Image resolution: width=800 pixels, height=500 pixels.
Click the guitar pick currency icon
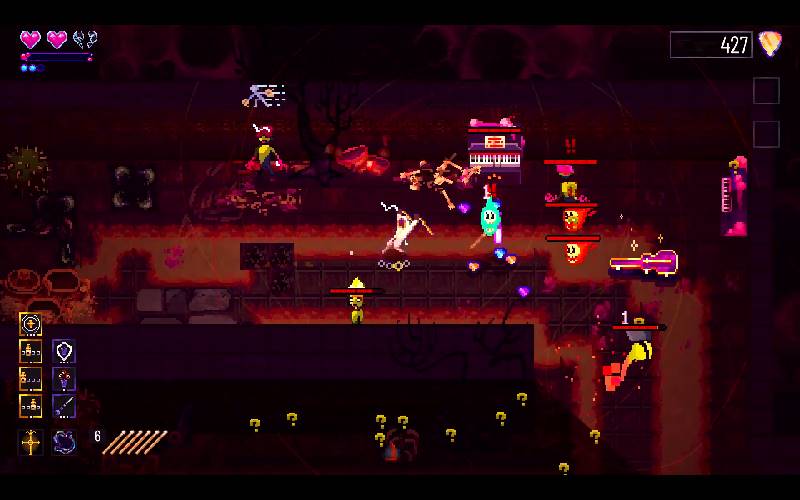tap(769, 44)
